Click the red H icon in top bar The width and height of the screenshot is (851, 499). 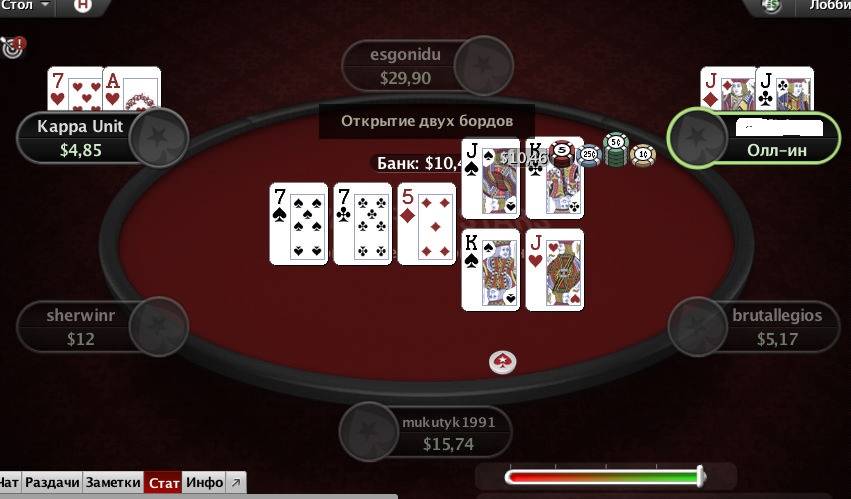(82, 6)
